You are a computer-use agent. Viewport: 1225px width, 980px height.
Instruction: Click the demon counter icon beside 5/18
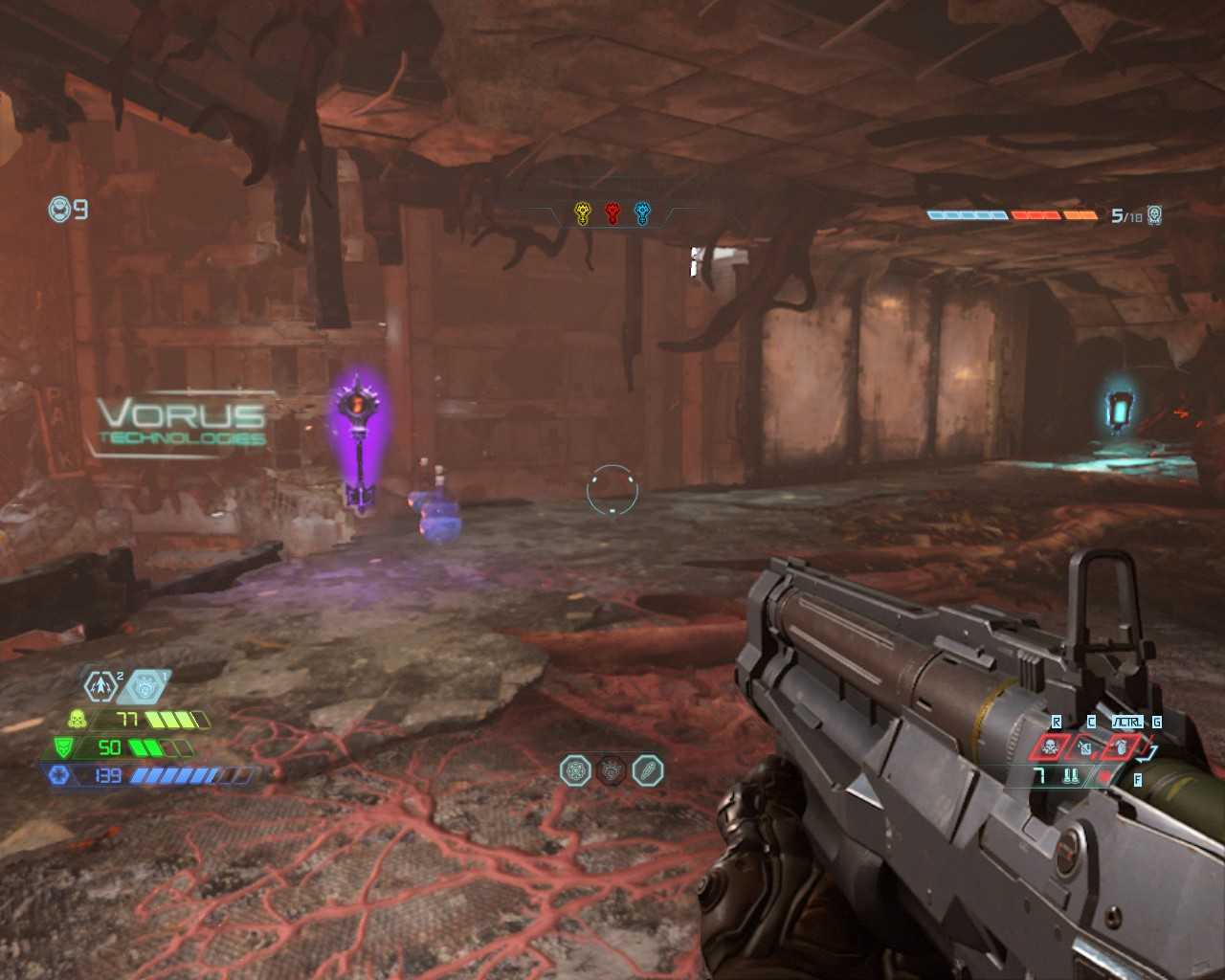[1155, 215]
